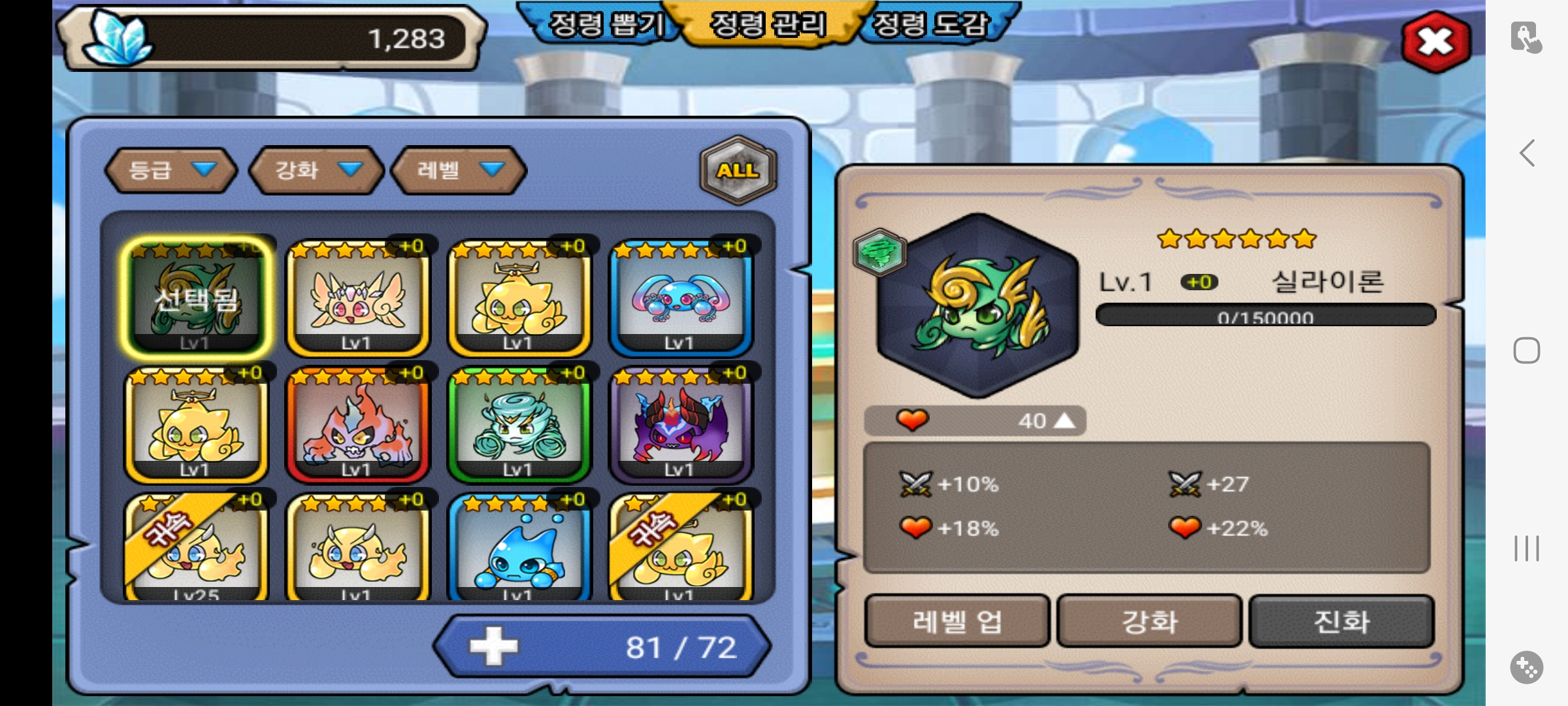Select the pink winged fairy spirit

tap(357, 298)
